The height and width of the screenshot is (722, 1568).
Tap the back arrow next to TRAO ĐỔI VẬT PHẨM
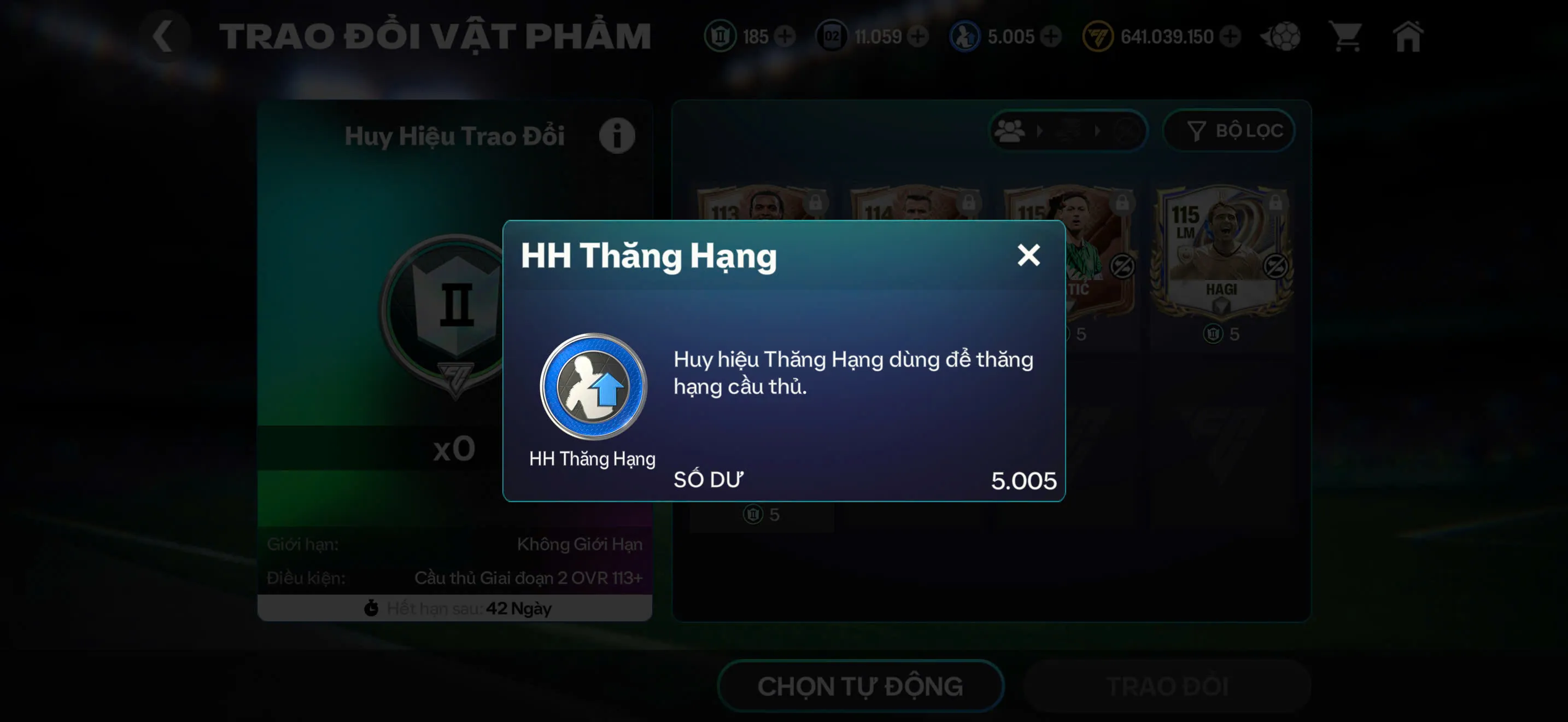coord(163,36)
